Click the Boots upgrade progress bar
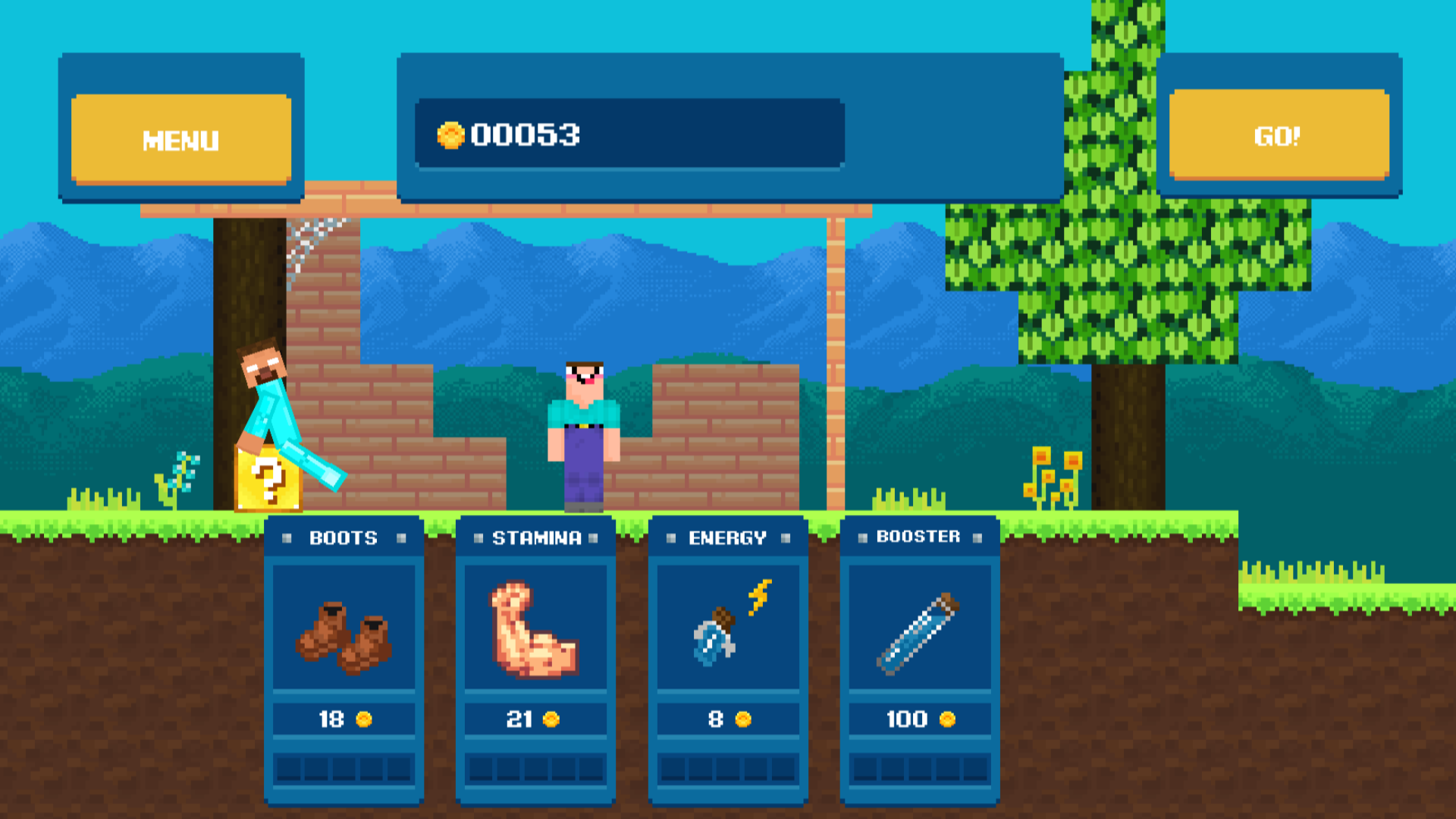1456x819 pixels. 345,767
